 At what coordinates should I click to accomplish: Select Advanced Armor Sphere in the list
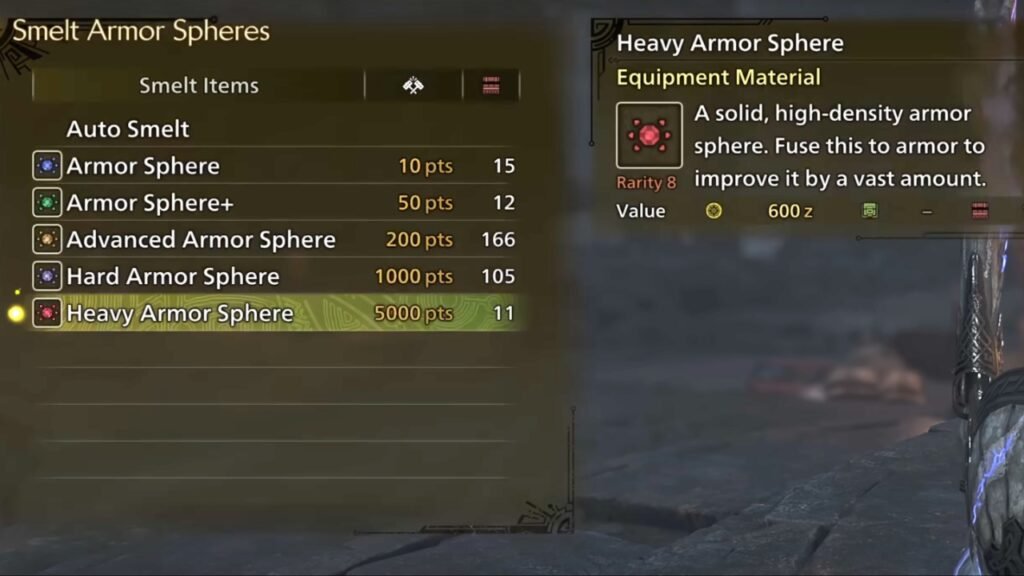tap(201, 240)
